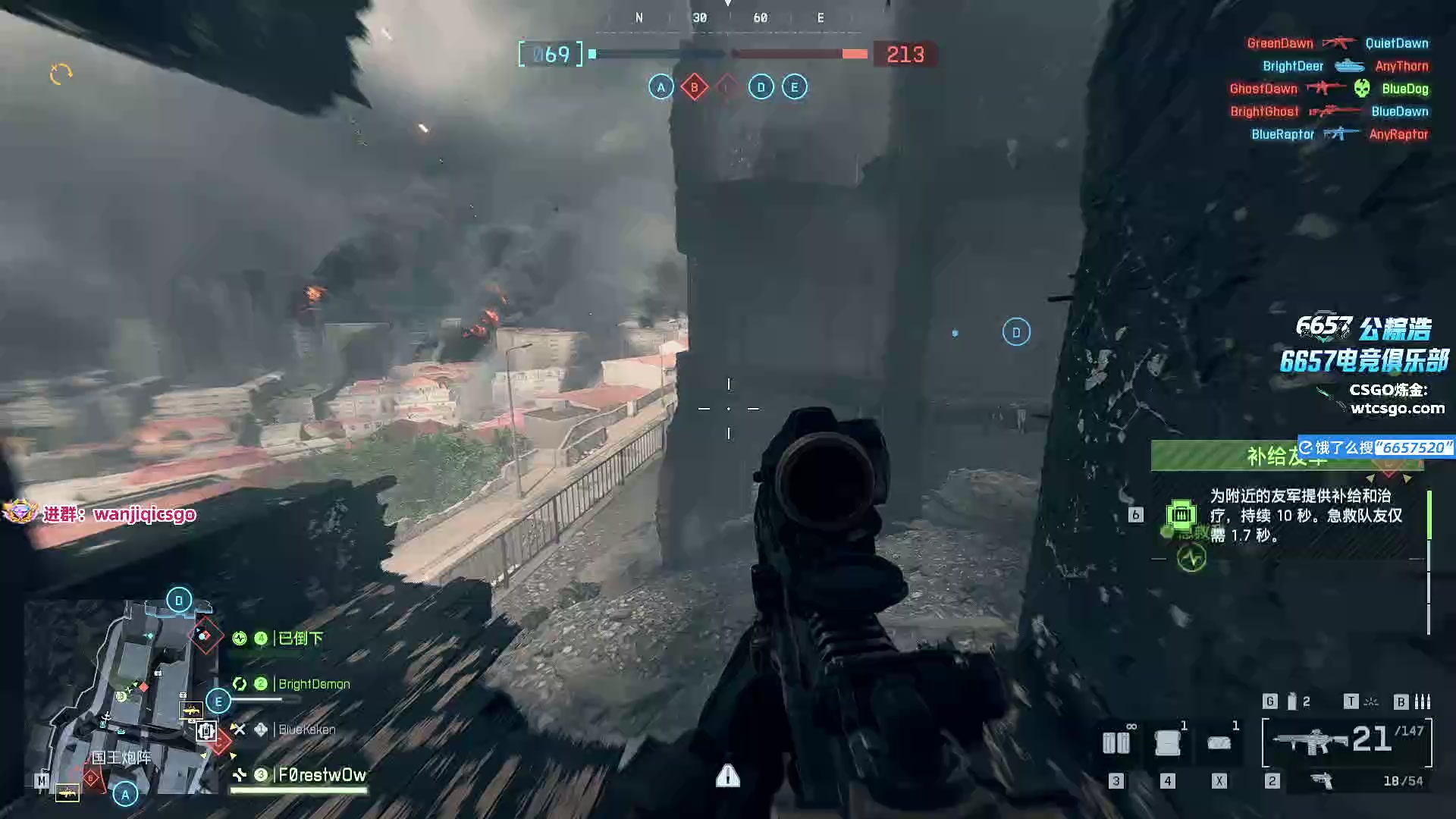Click the objective A marker on the minimap
Viewport: 1456px width, 819px height.
[125, 794]
